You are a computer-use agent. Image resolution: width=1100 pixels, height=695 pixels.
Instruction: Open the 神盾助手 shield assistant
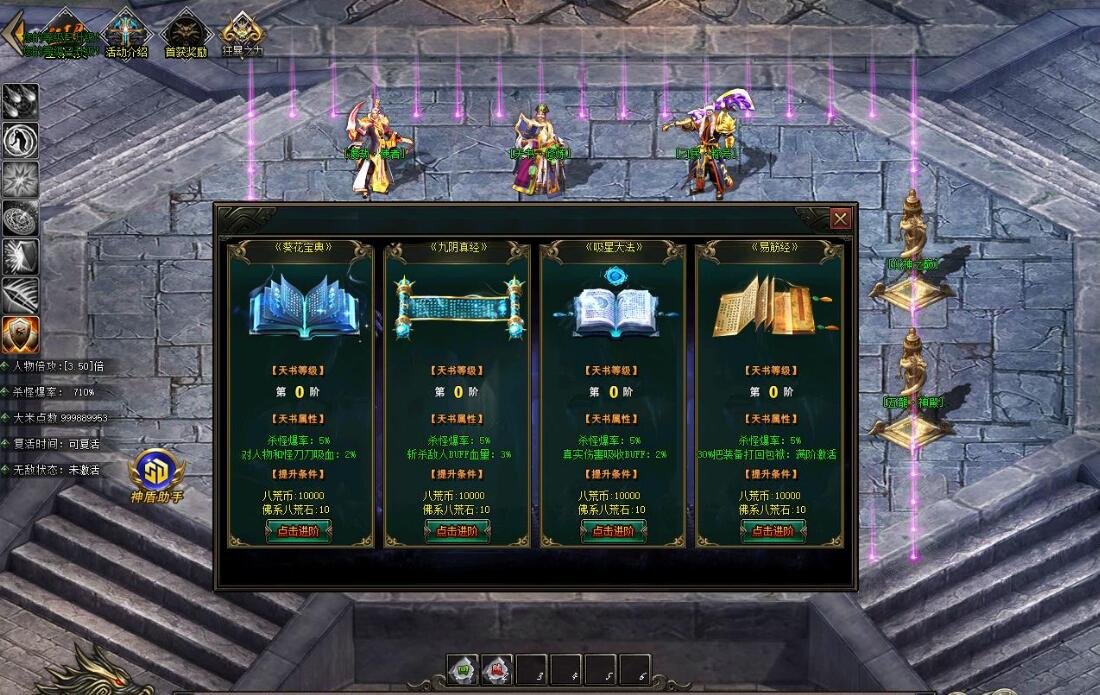157,474
